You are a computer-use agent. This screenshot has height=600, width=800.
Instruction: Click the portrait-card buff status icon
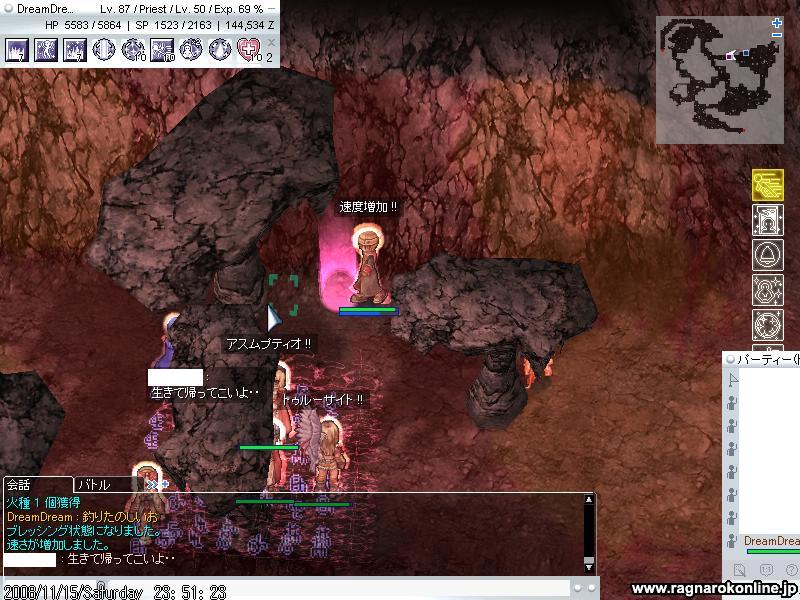point(767,220)
